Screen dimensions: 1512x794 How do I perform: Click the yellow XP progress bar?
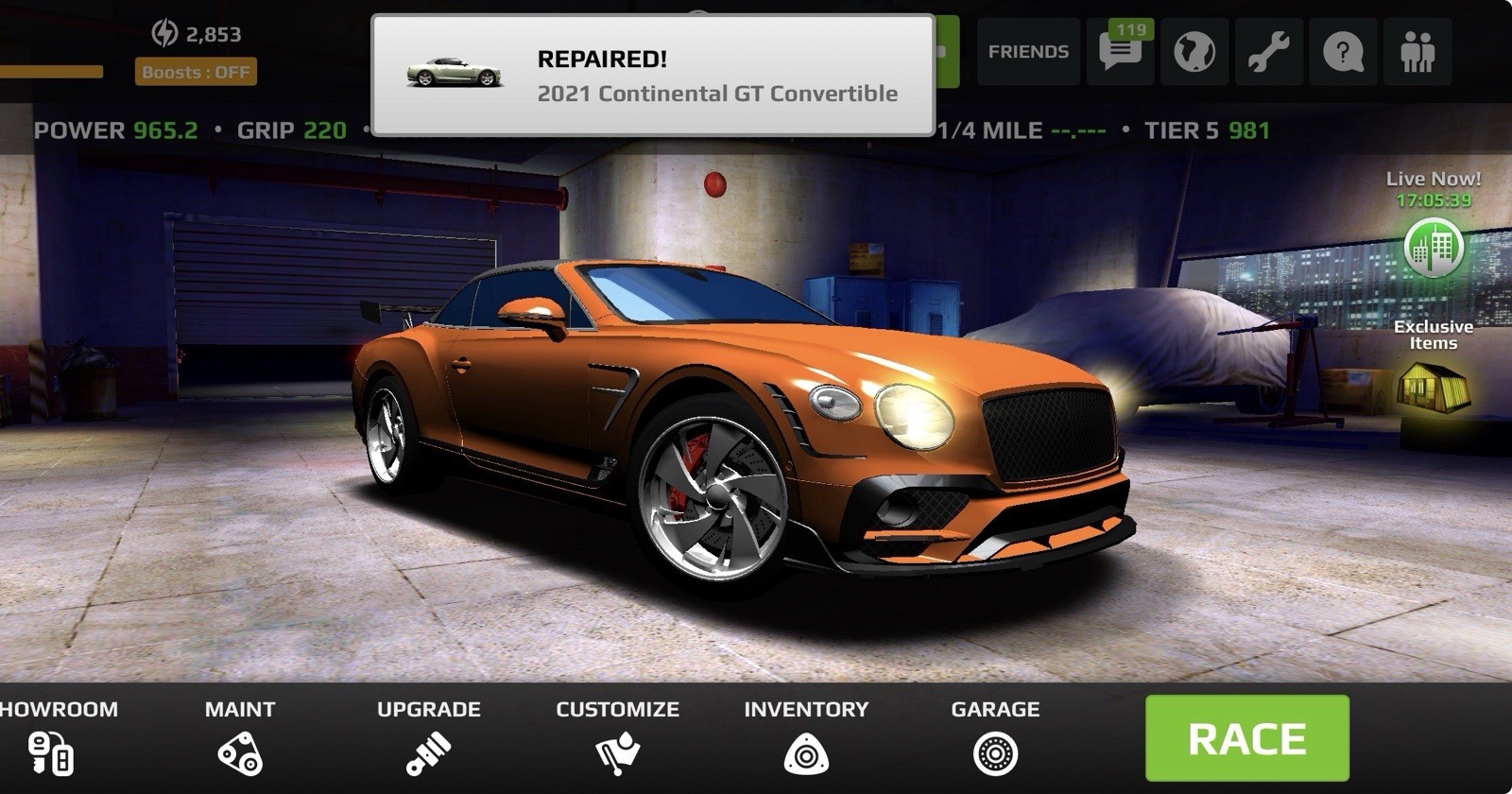(52, 70)
